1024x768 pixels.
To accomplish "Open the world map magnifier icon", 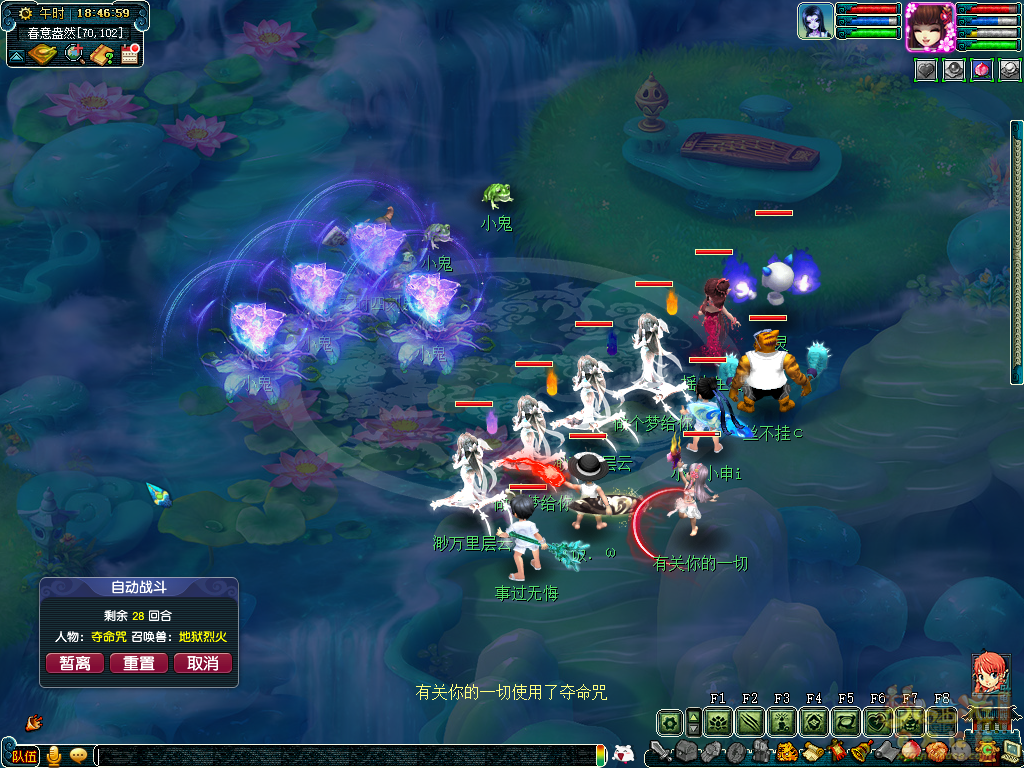I will [x=74, y=54].
